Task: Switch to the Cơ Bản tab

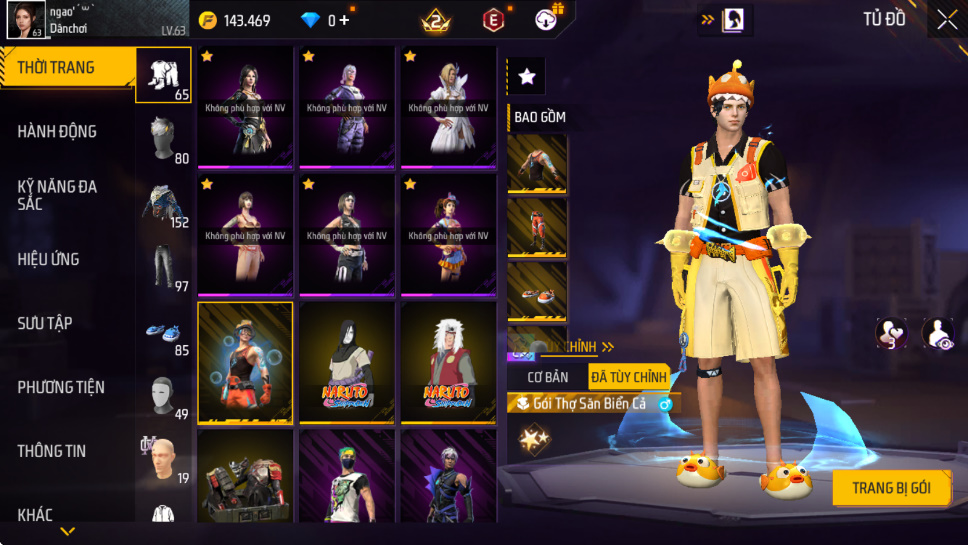Action: [548, 377]
